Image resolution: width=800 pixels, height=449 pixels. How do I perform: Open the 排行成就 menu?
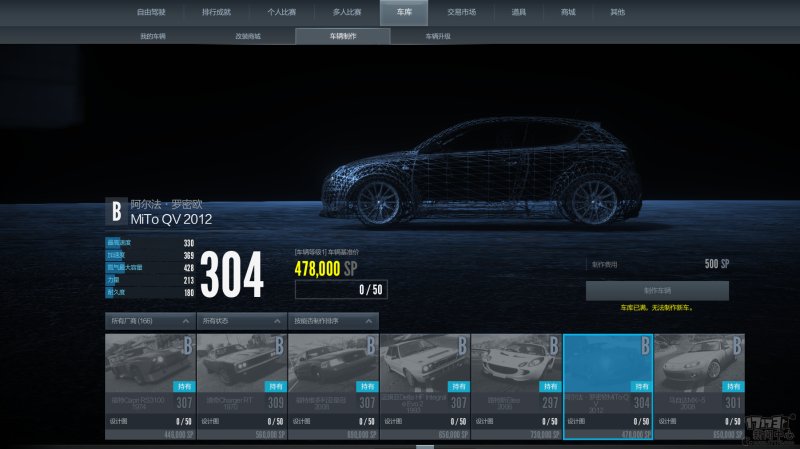point(216,12)
